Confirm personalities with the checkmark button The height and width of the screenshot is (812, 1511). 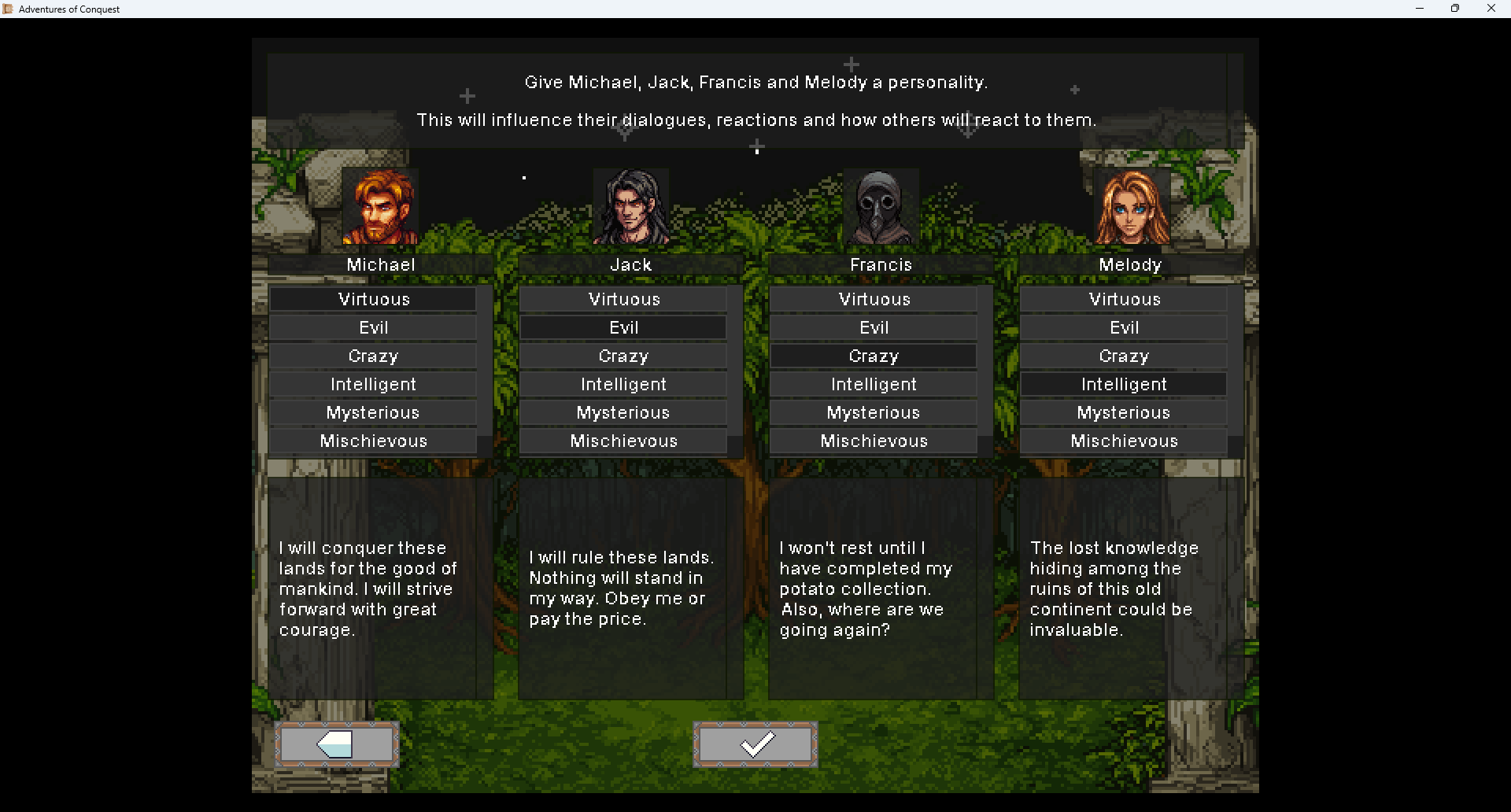755,744
